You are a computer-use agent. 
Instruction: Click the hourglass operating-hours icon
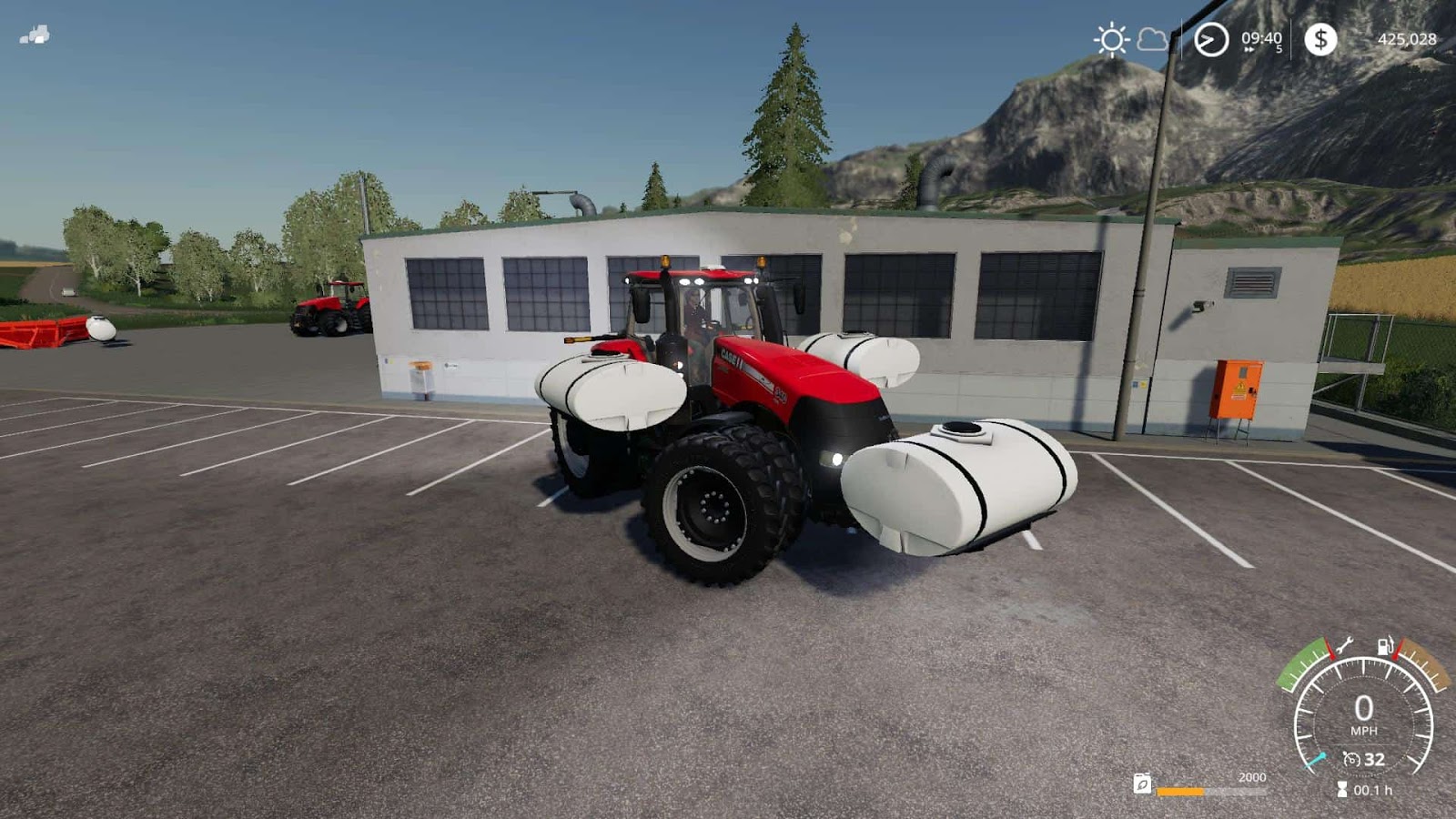click(1342, 788)
